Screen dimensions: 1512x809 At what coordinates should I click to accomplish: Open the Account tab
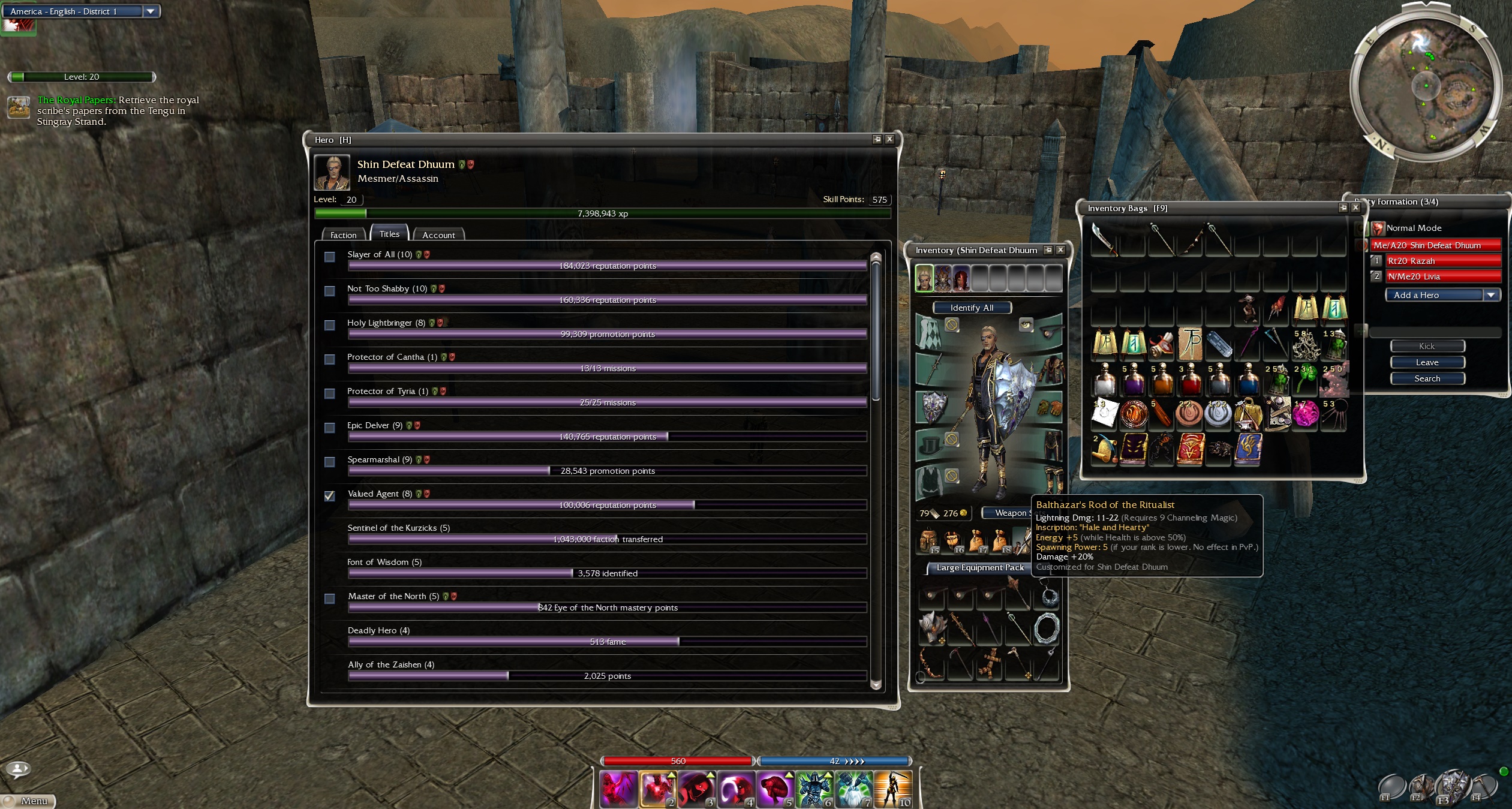438,234
